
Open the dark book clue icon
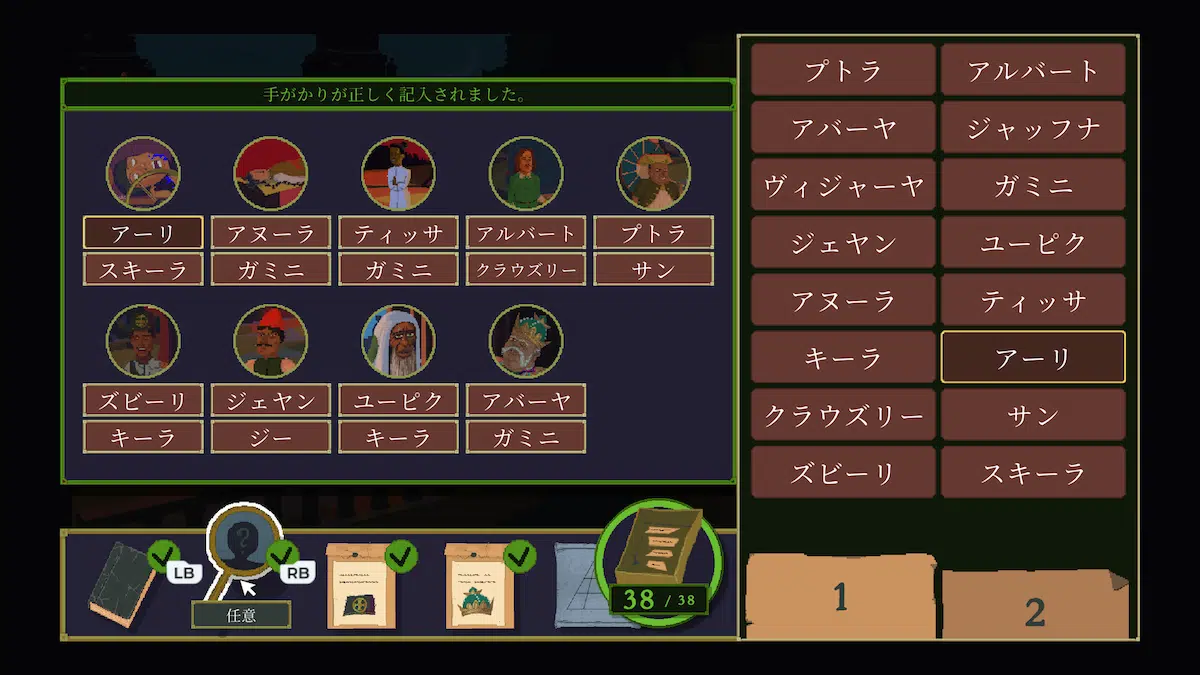coord(118,585)
